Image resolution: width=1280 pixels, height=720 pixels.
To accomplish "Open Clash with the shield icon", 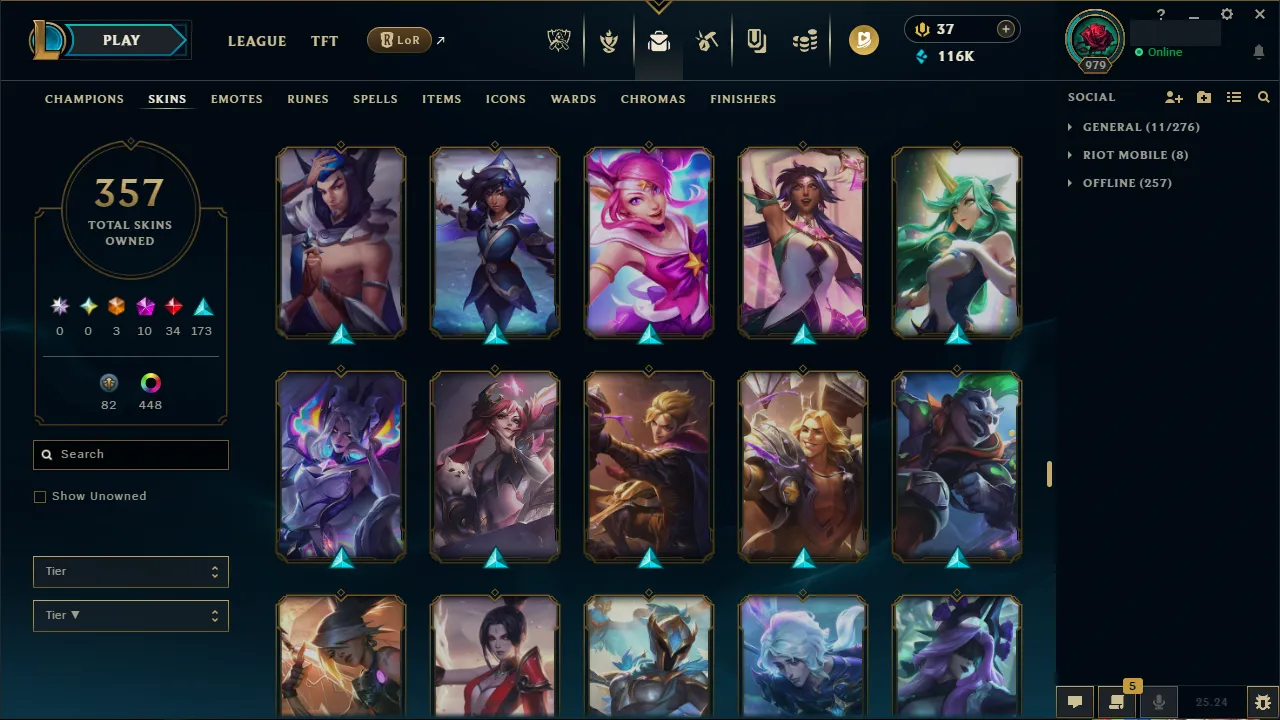I will point(608,40).
